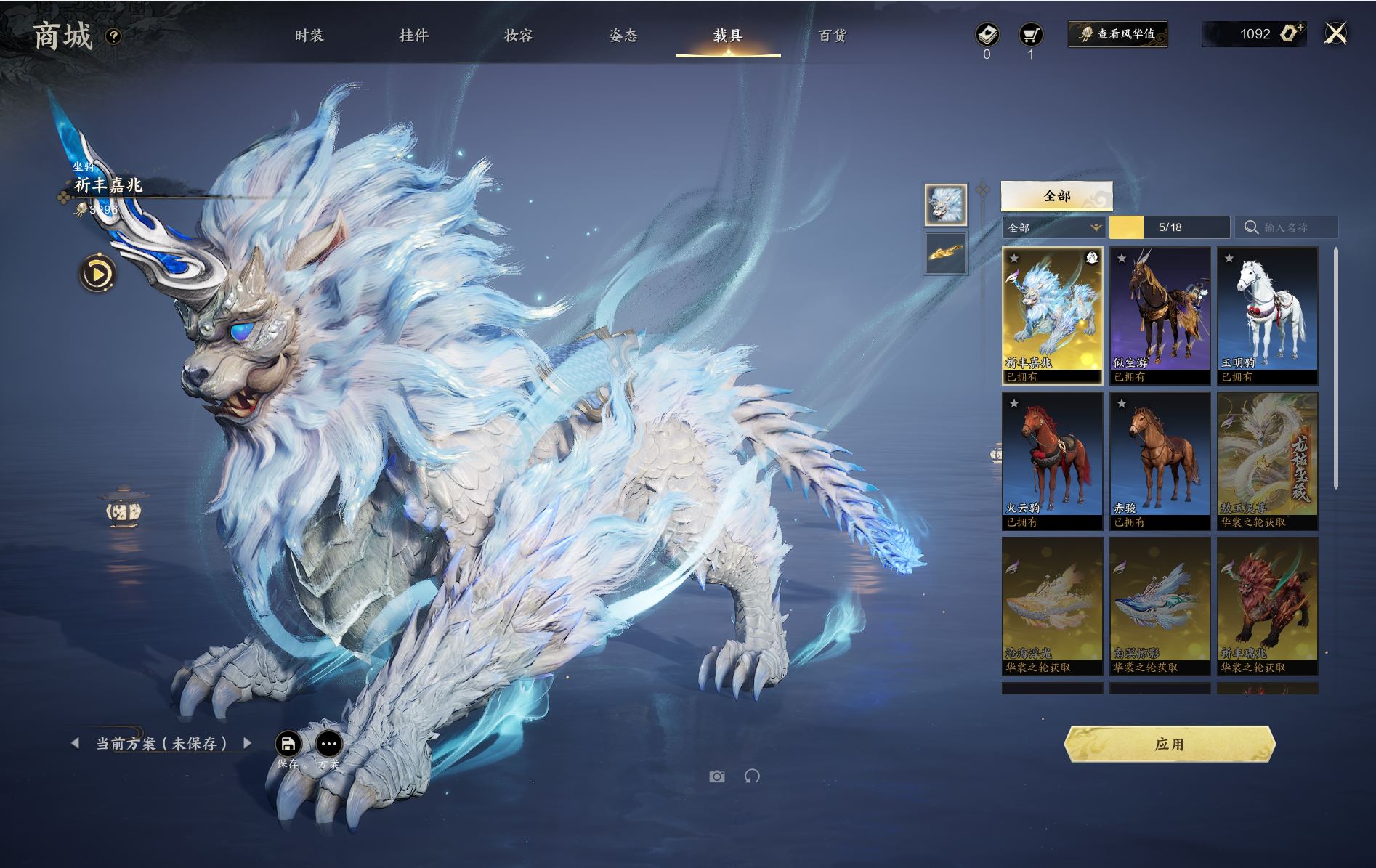Viewport: 1376px width, 868px height.
Task: Close the shop with the X button
Action: [1335, 34]
